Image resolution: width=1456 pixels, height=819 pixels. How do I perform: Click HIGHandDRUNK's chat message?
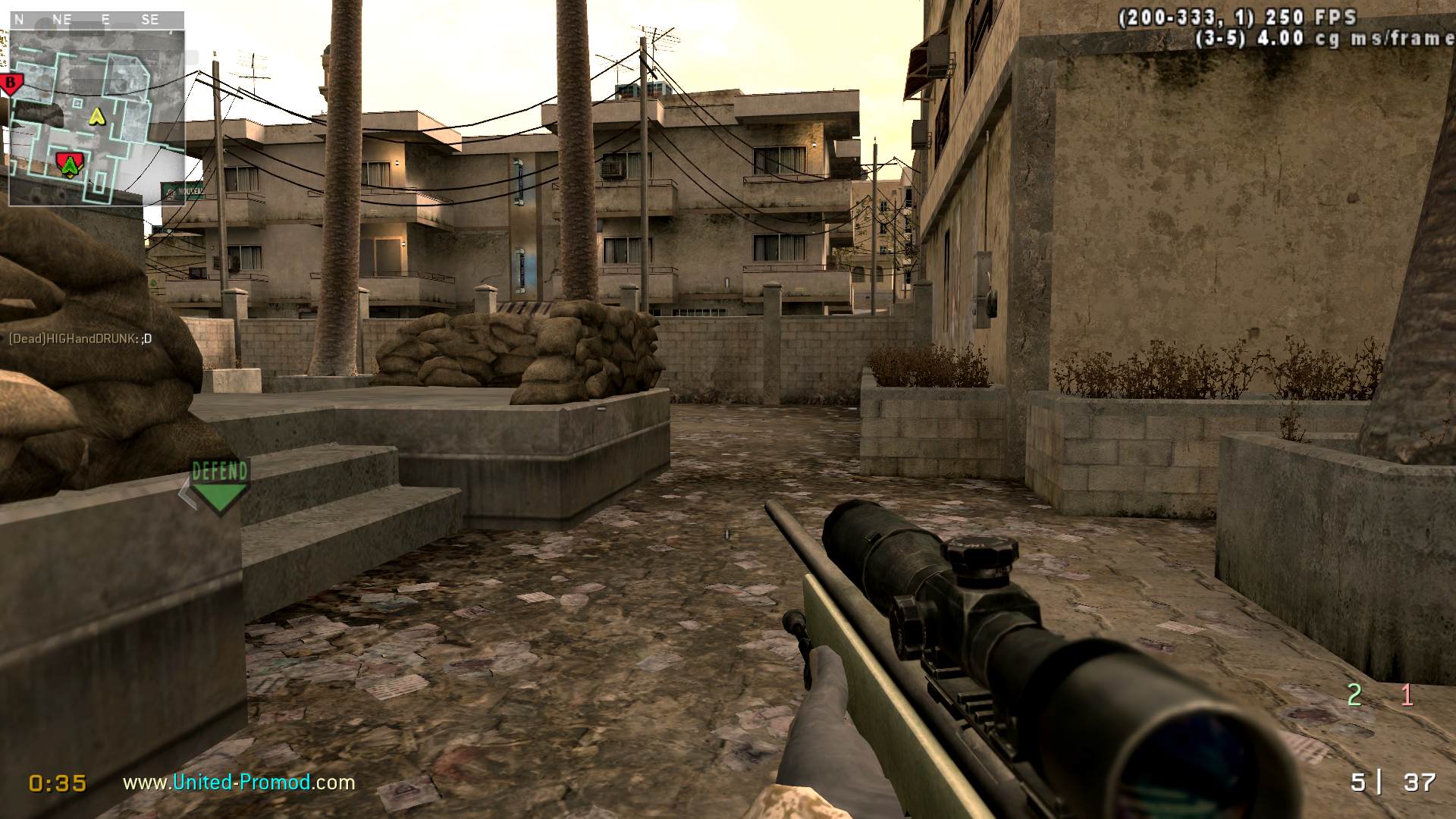point(80,338)
